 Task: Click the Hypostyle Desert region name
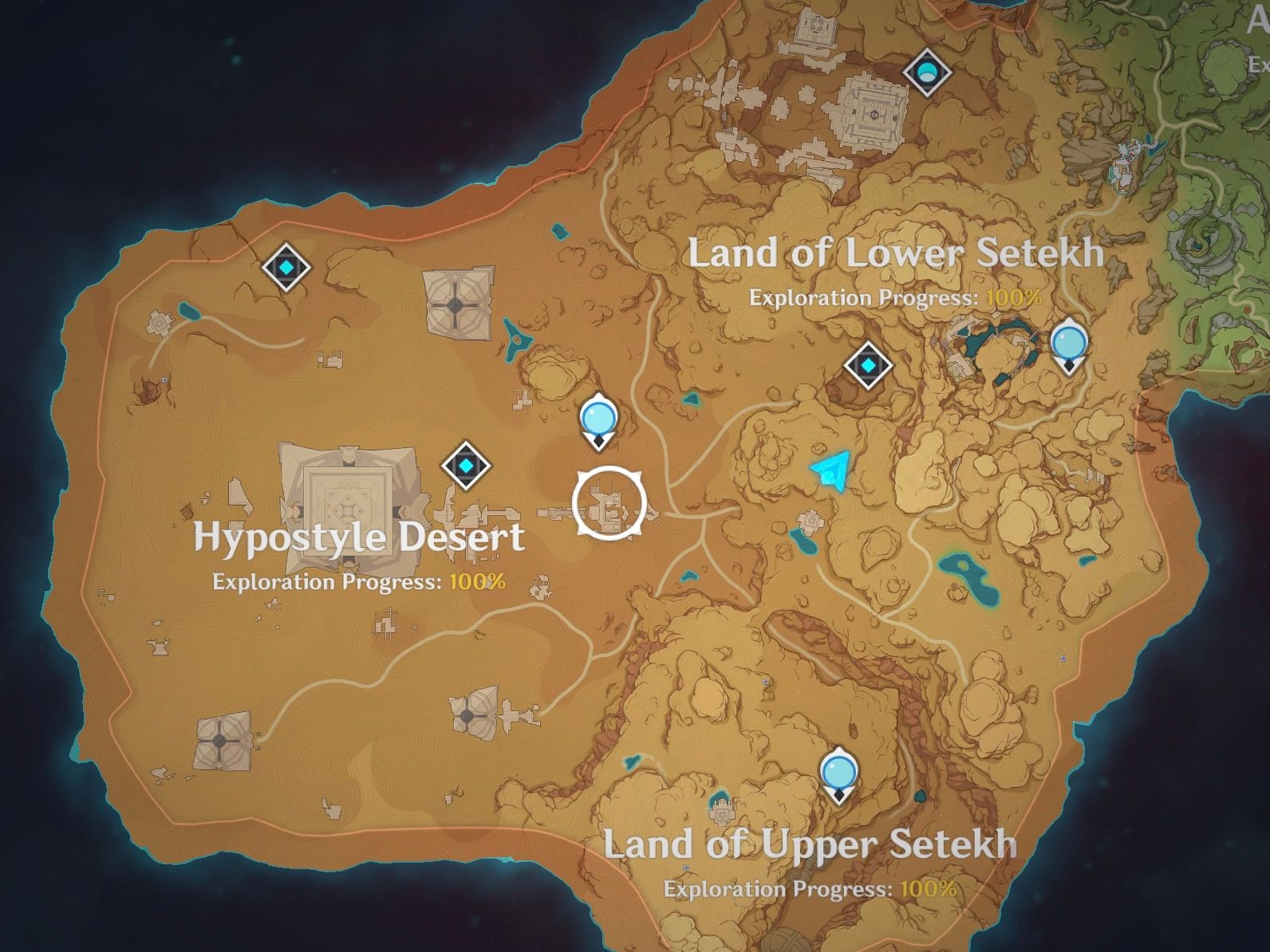(359, 538)
